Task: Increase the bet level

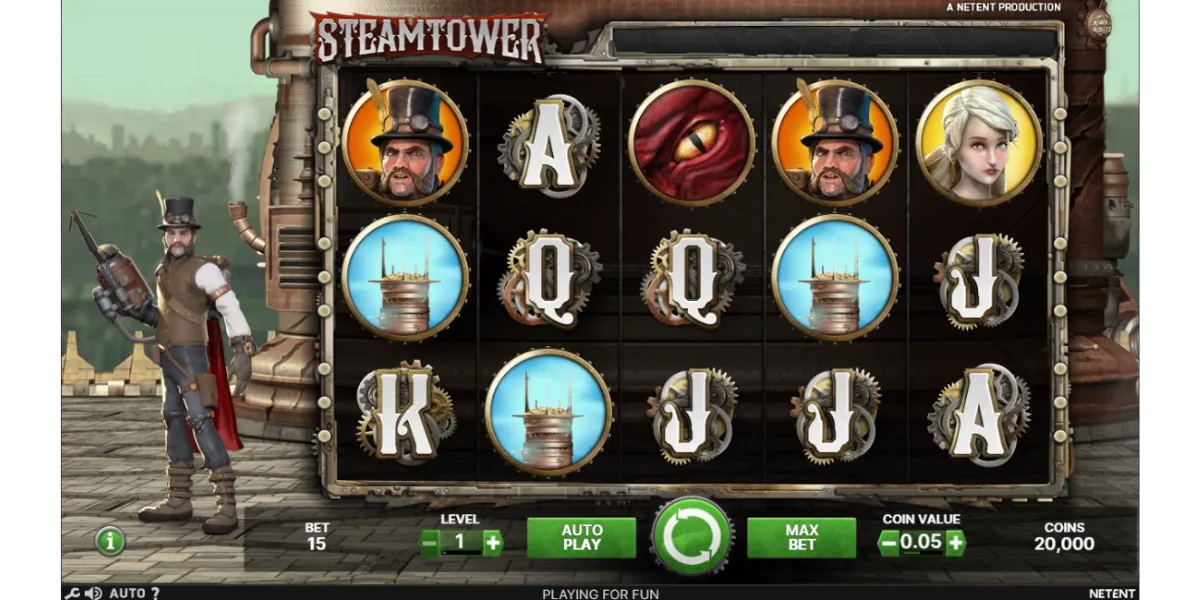Action: click(492, 543)
